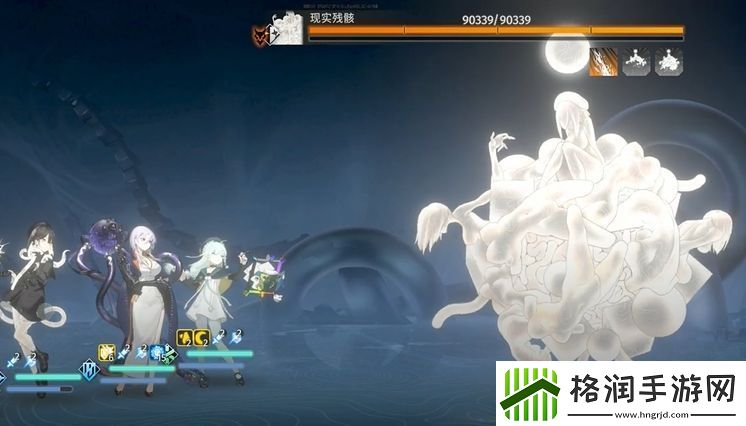Select the orange slash boss skill icon
This screenshot has height=426, width=746.
tap(603, 62)
